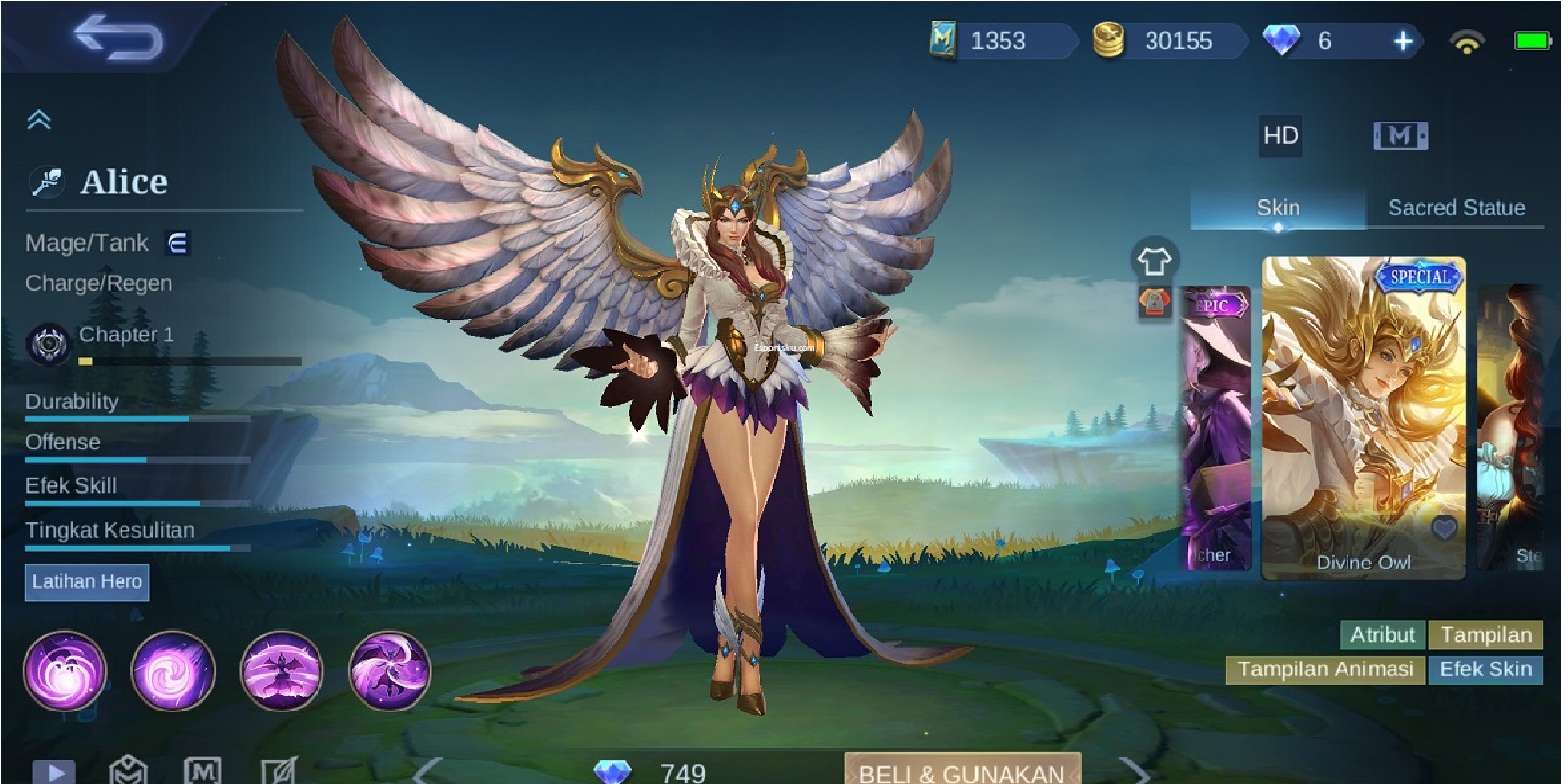Select the Skin tab
The image size is (1568, 784).
coord(1277,207)
